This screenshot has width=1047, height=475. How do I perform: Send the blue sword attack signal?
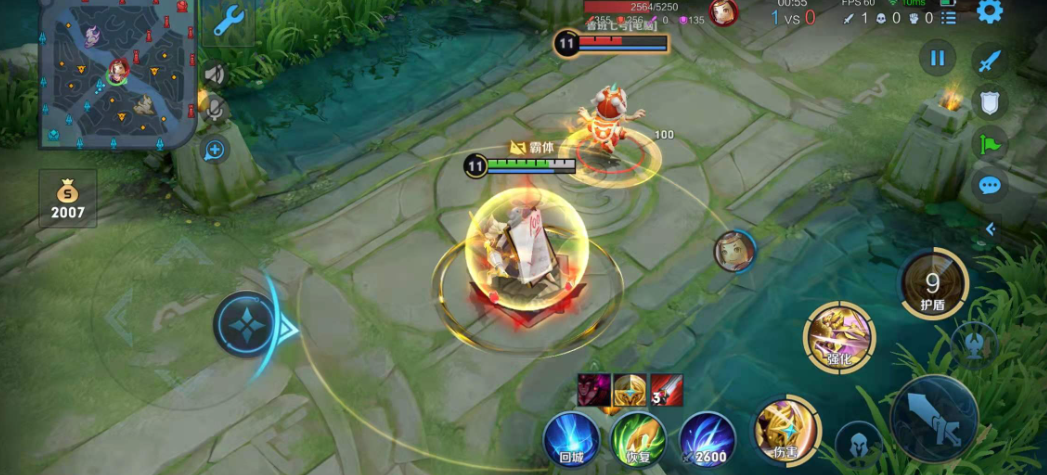989,60
